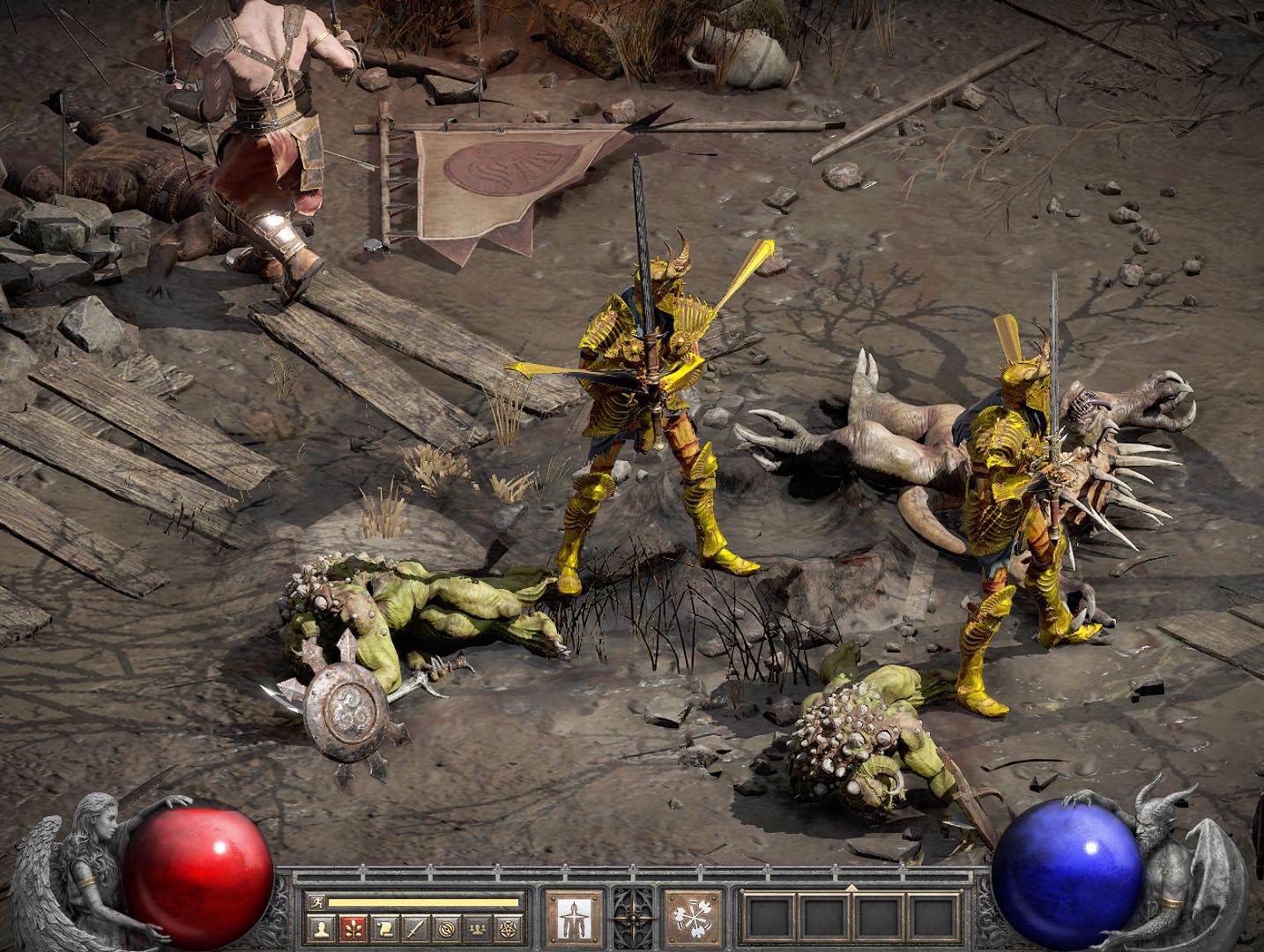Screen dimensions: 1264x952
Task: Click the round swirl mini-panel button
Action: pyautogui.click(x=446, y=927)
